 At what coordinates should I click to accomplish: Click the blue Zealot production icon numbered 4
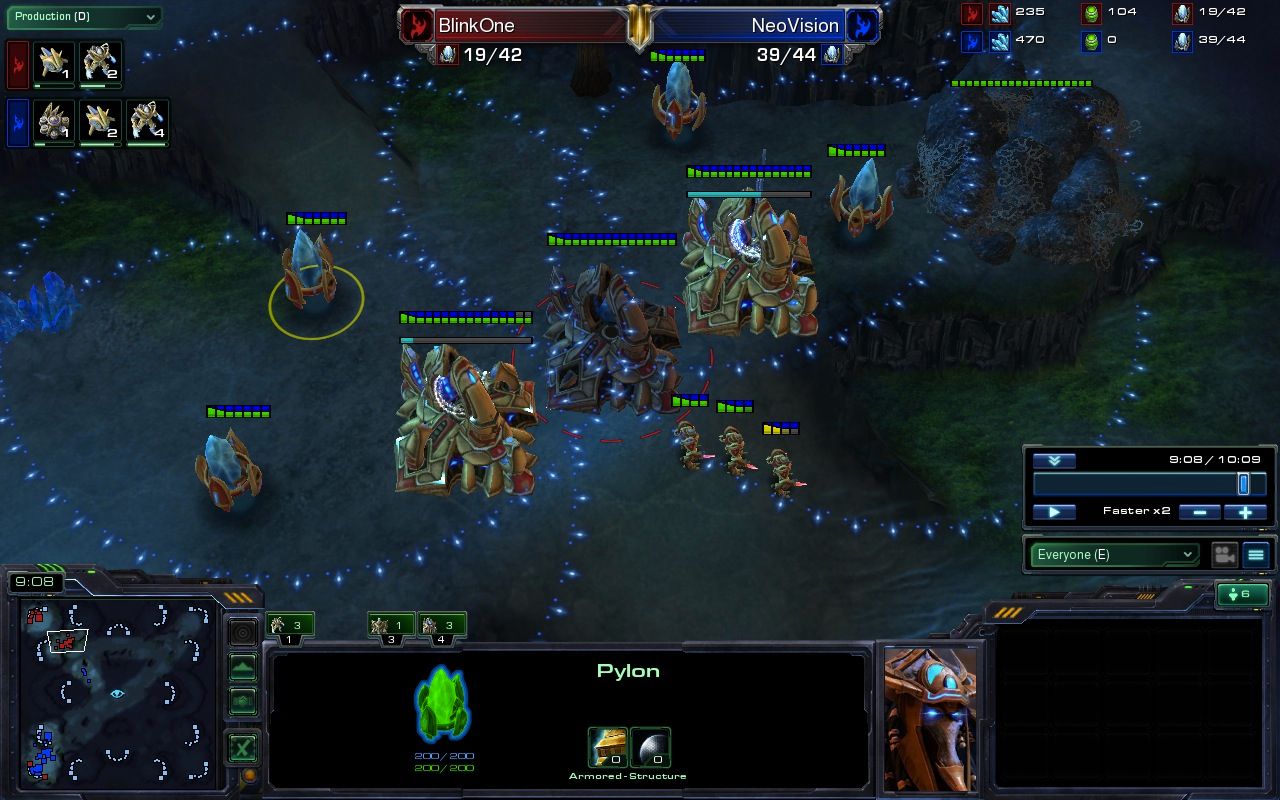tap(146, 119)
